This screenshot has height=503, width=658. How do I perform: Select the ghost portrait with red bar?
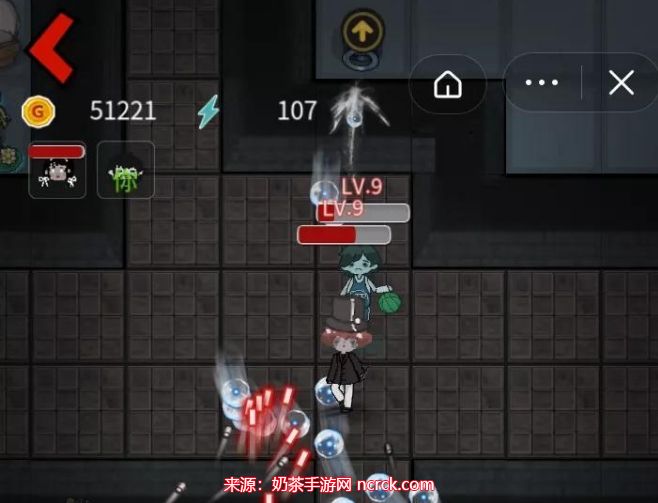coord(57,170)
